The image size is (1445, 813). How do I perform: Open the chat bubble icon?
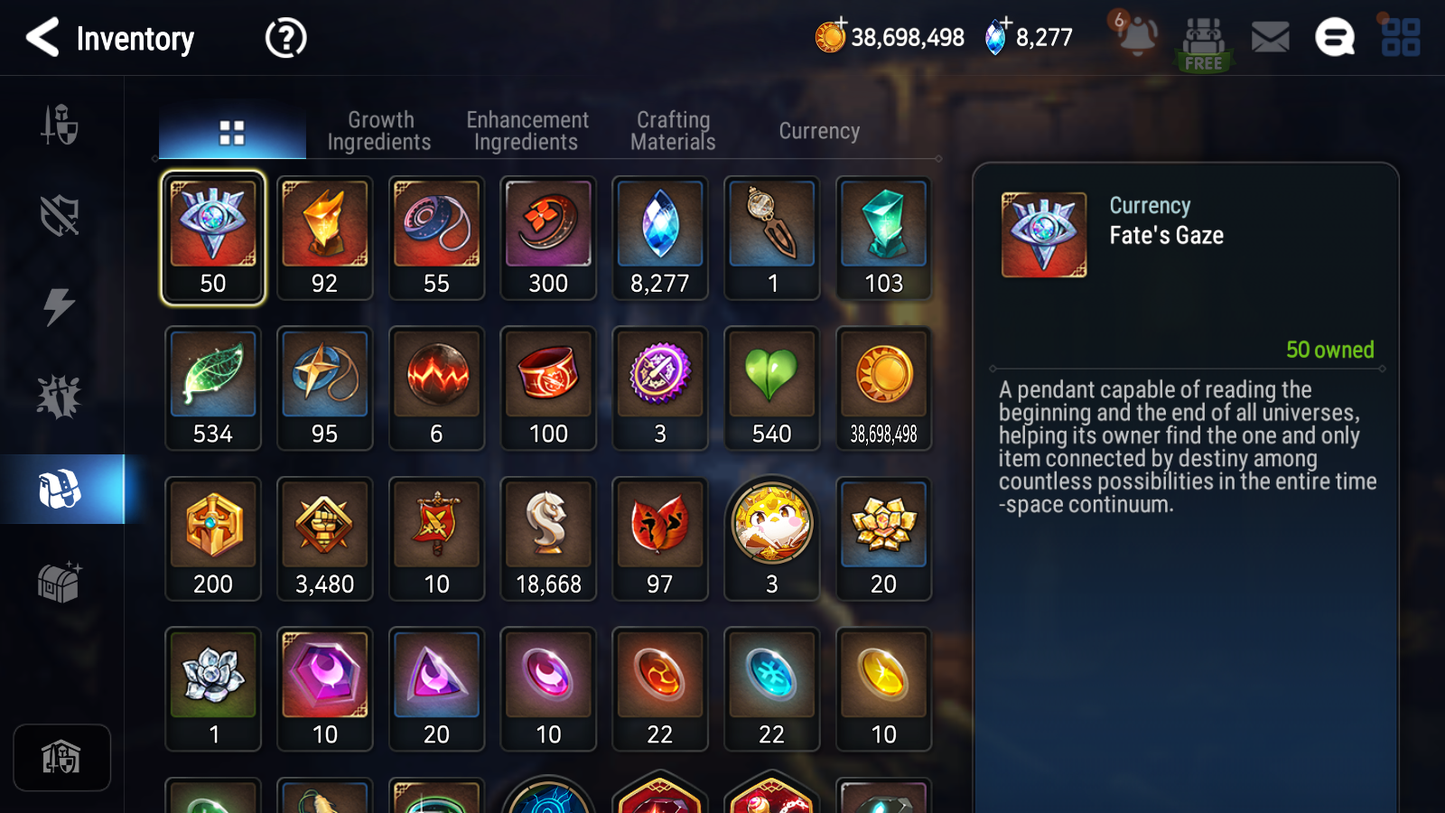pos(1334,38)
